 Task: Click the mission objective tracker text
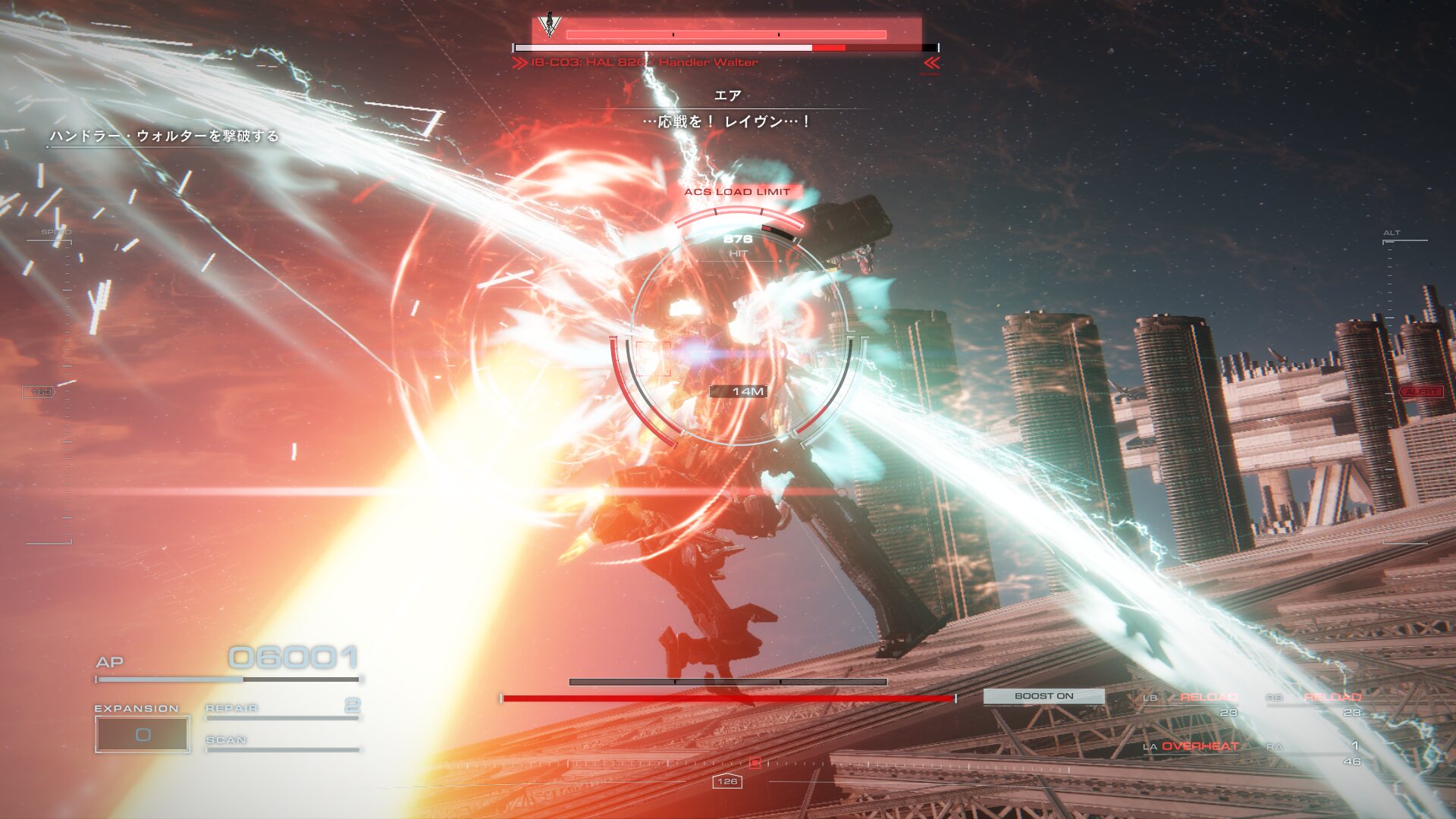tap(164, 136)
